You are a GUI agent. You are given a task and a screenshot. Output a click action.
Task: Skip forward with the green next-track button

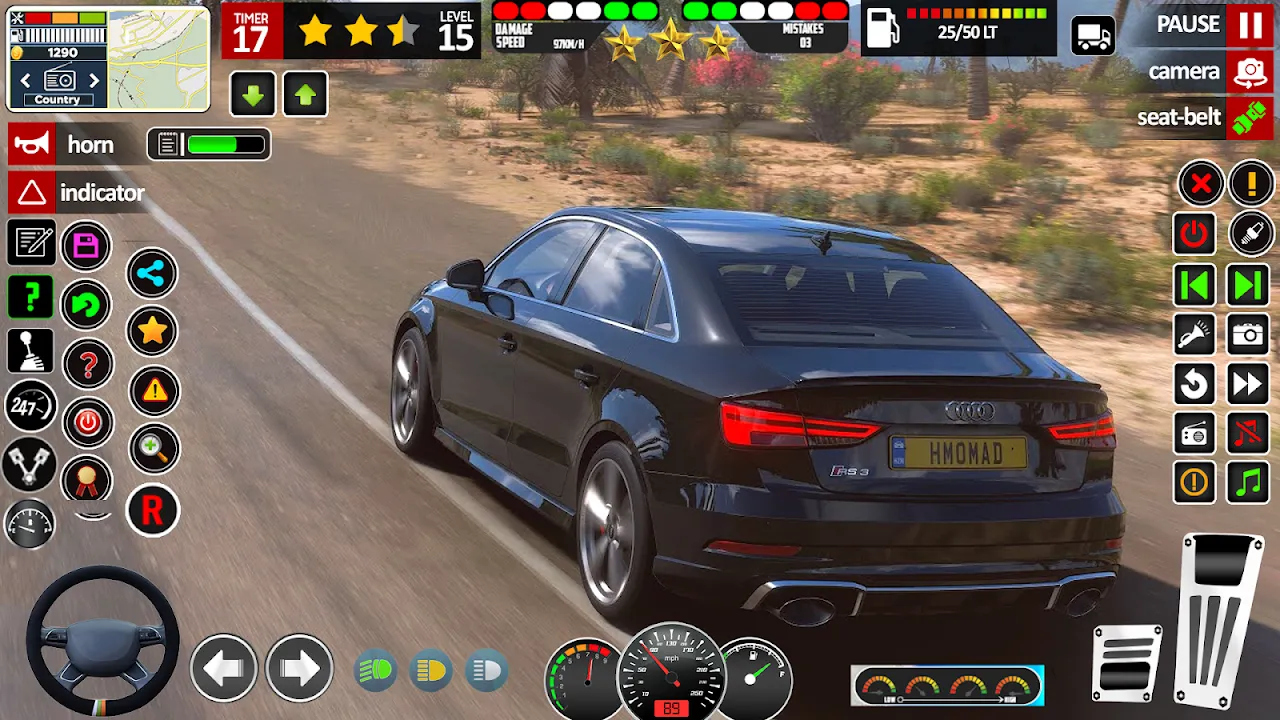(1249, 285)
